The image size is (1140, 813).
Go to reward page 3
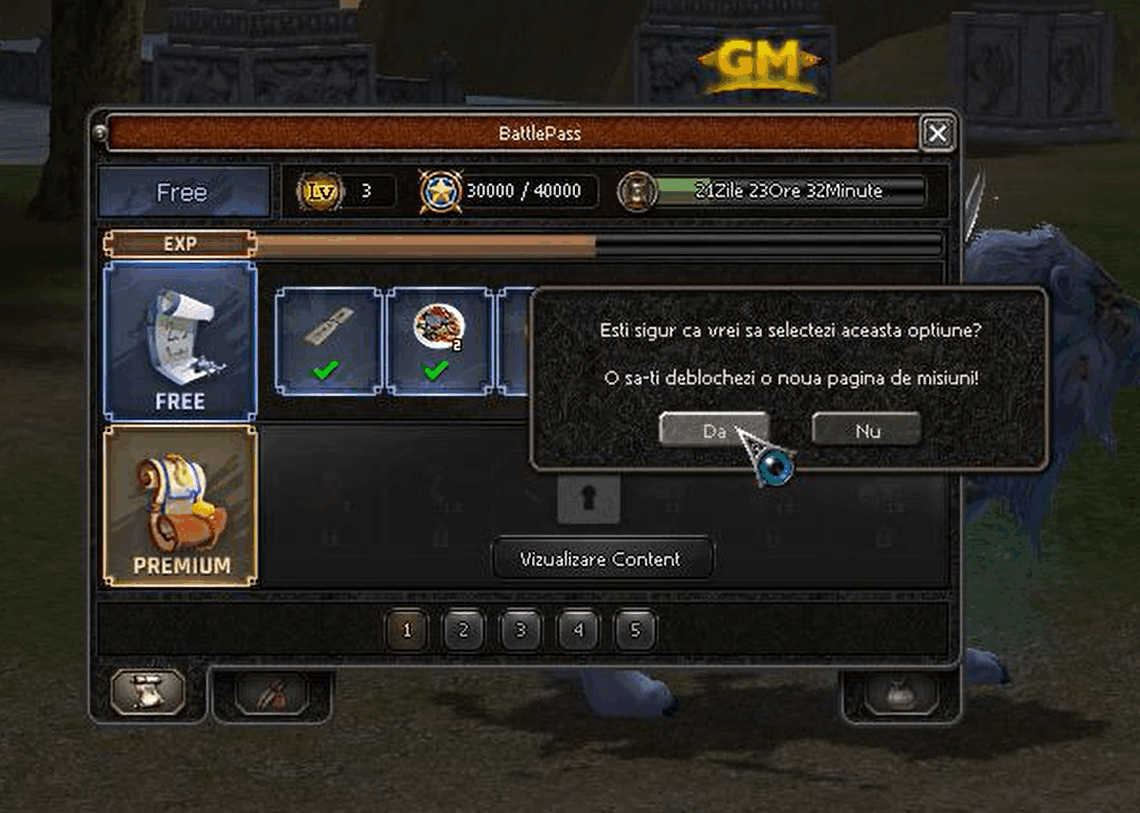click(x=521, y=631)
